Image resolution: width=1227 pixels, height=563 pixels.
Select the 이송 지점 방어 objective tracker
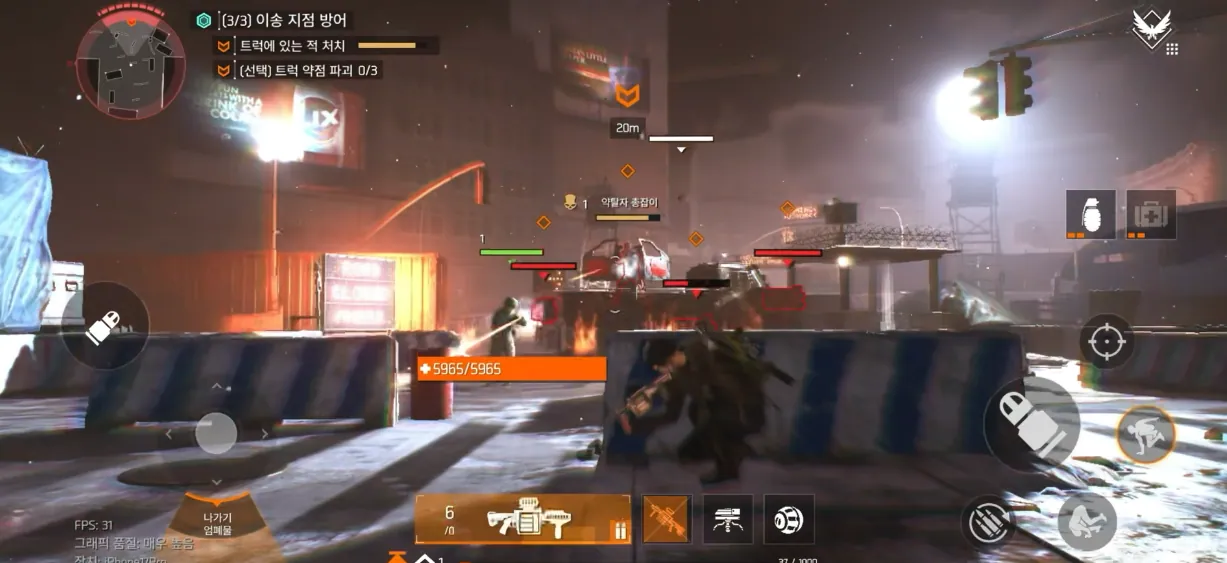coord(285,20)
